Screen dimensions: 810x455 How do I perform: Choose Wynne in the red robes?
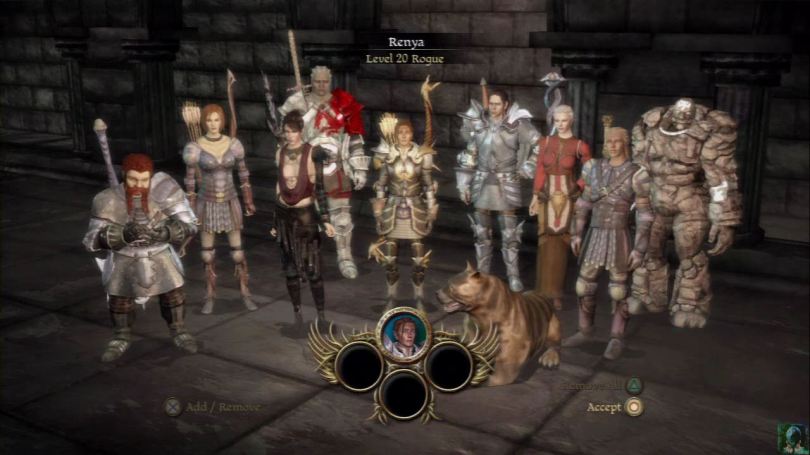pyautogui.click(x=558, y=200)
